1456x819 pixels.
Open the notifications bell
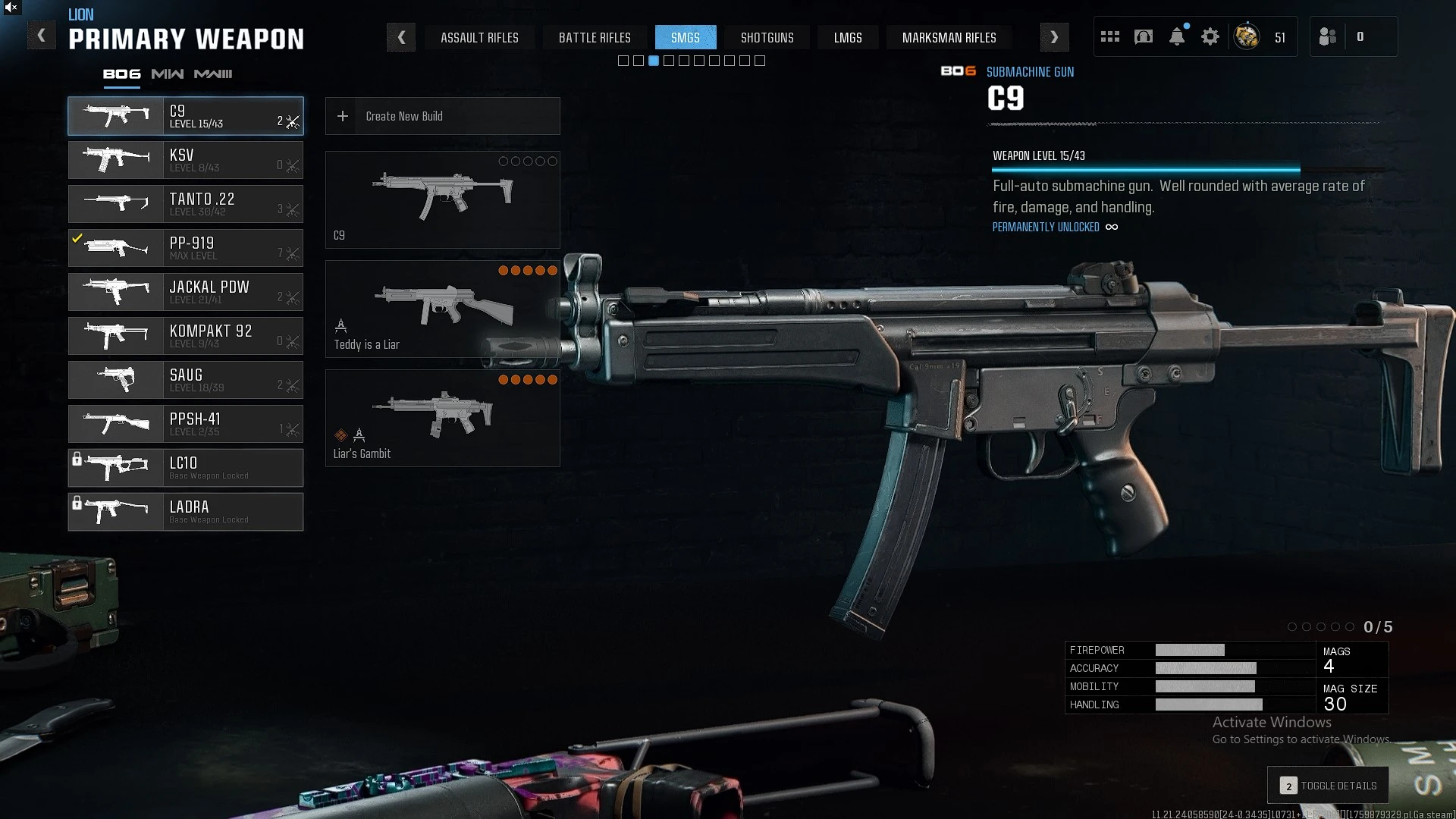coord(1177,36)
